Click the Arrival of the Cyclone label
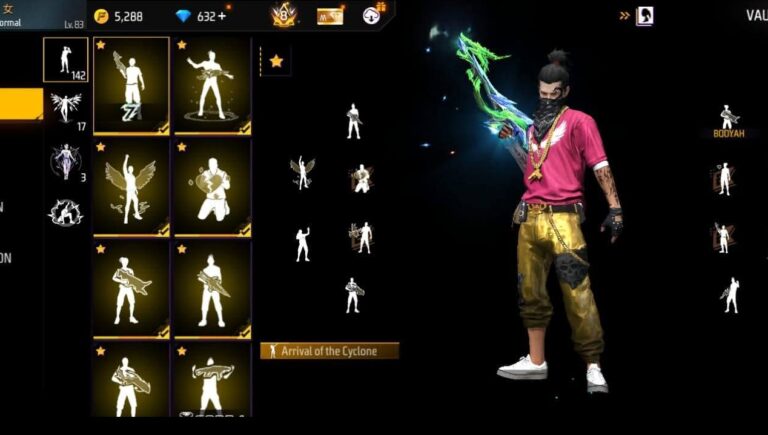The height and width of the screenshot is (435, 768). [x=329, y=351]
